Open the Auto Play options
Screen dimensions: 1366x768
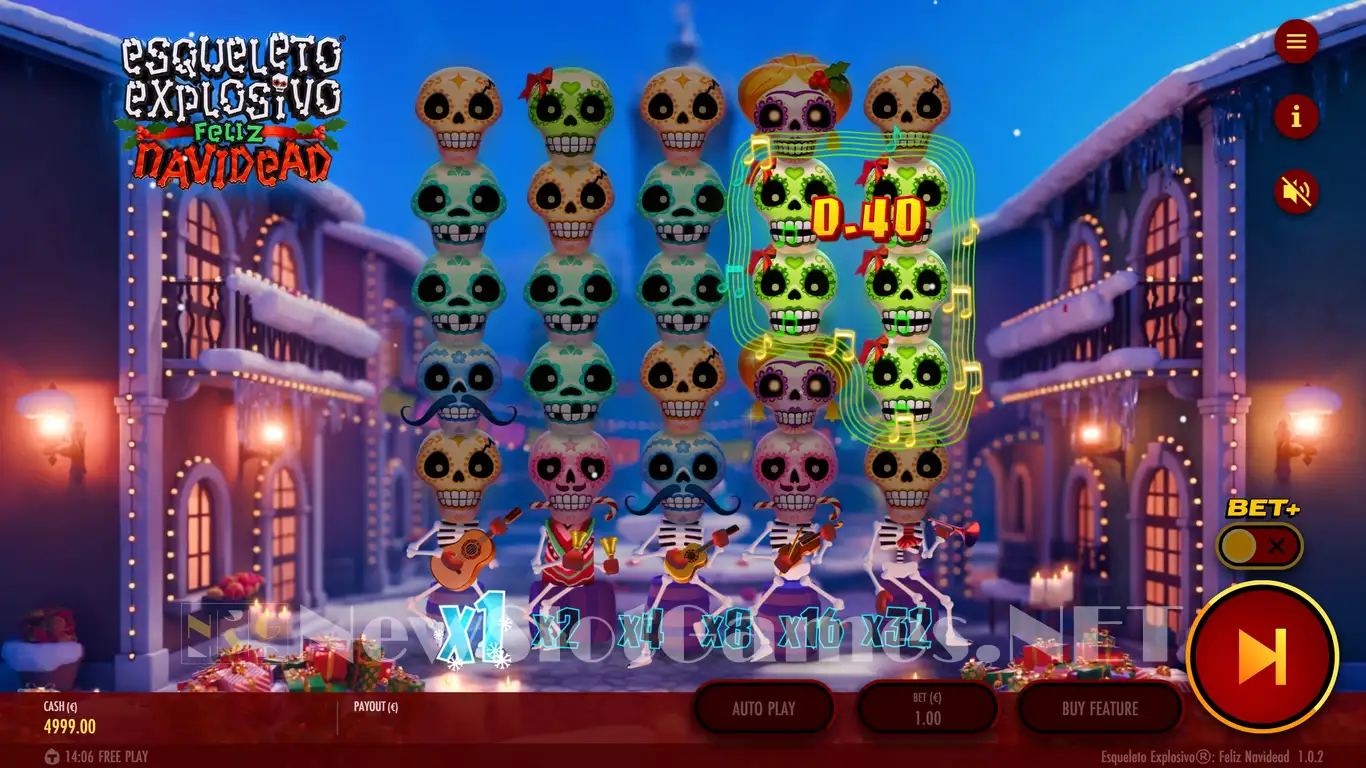tap(764, 709)
